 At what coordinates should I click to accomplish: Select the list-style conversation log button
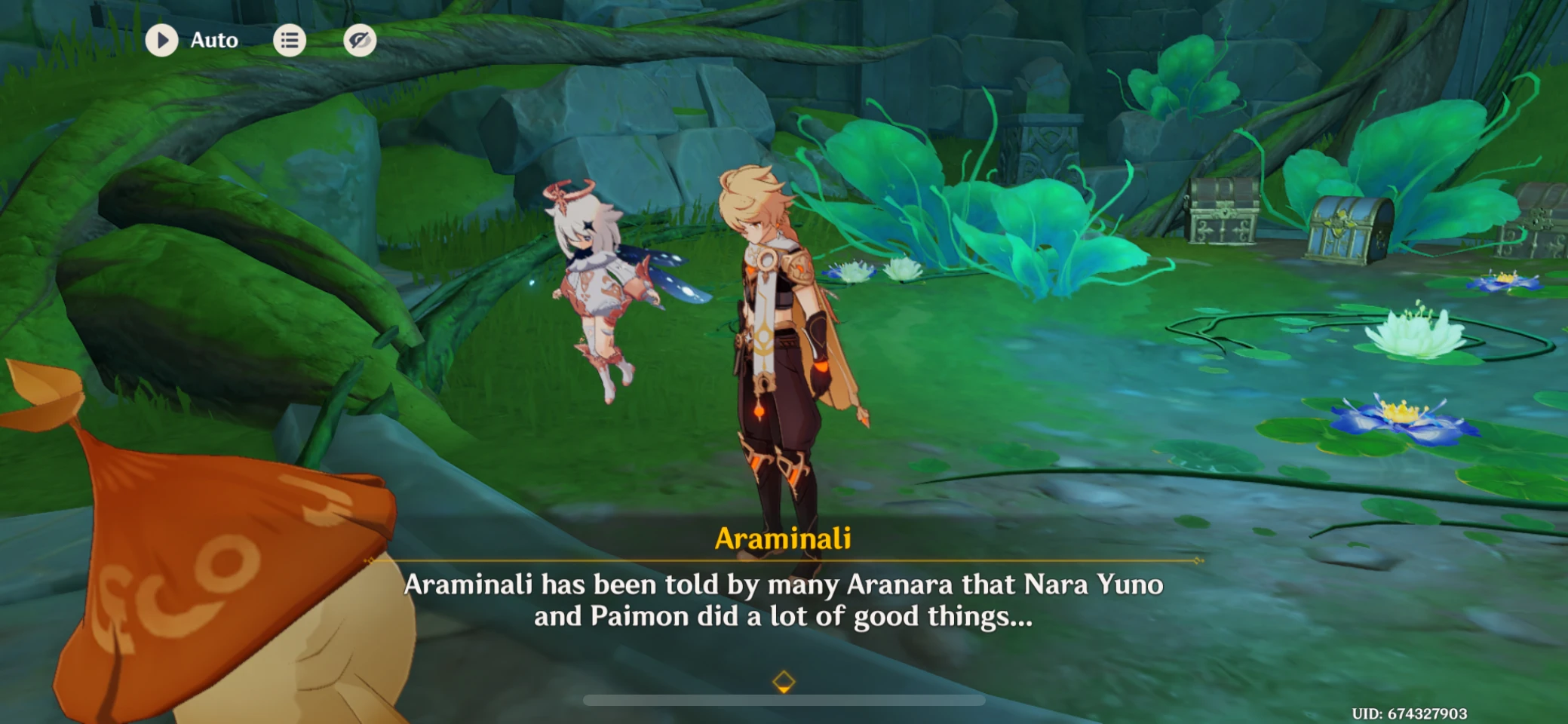pyautogui.click(x=290, y=39)
